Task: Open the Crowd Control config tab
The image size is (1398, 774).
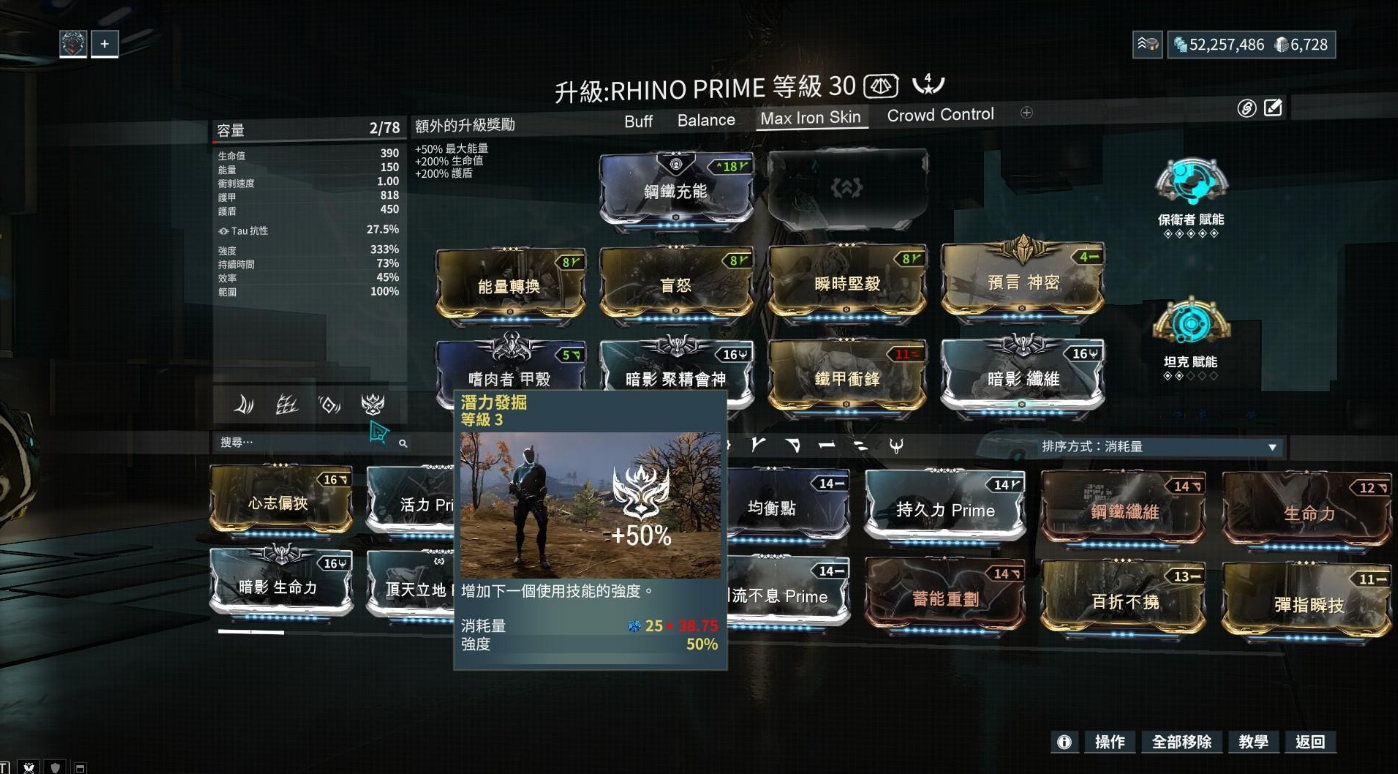Action: point(940,115)
